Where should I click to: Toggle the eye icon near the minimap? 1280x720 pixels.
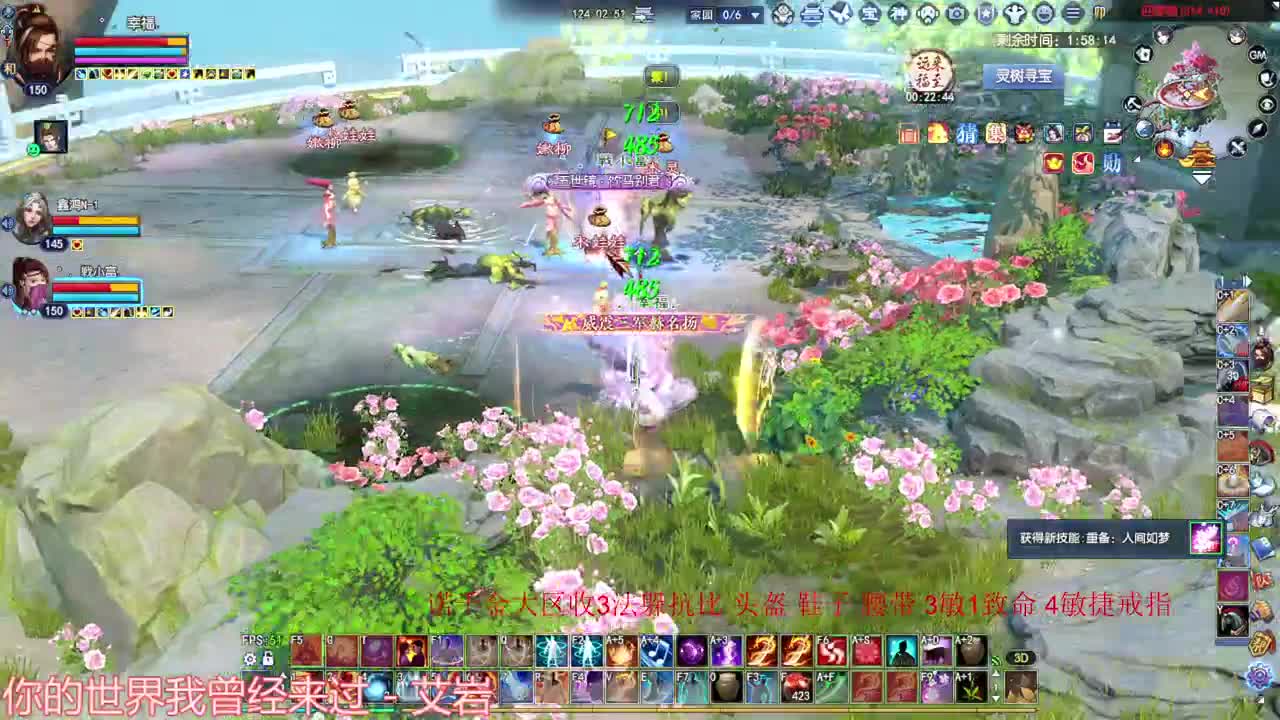[x=1266, y=103]
